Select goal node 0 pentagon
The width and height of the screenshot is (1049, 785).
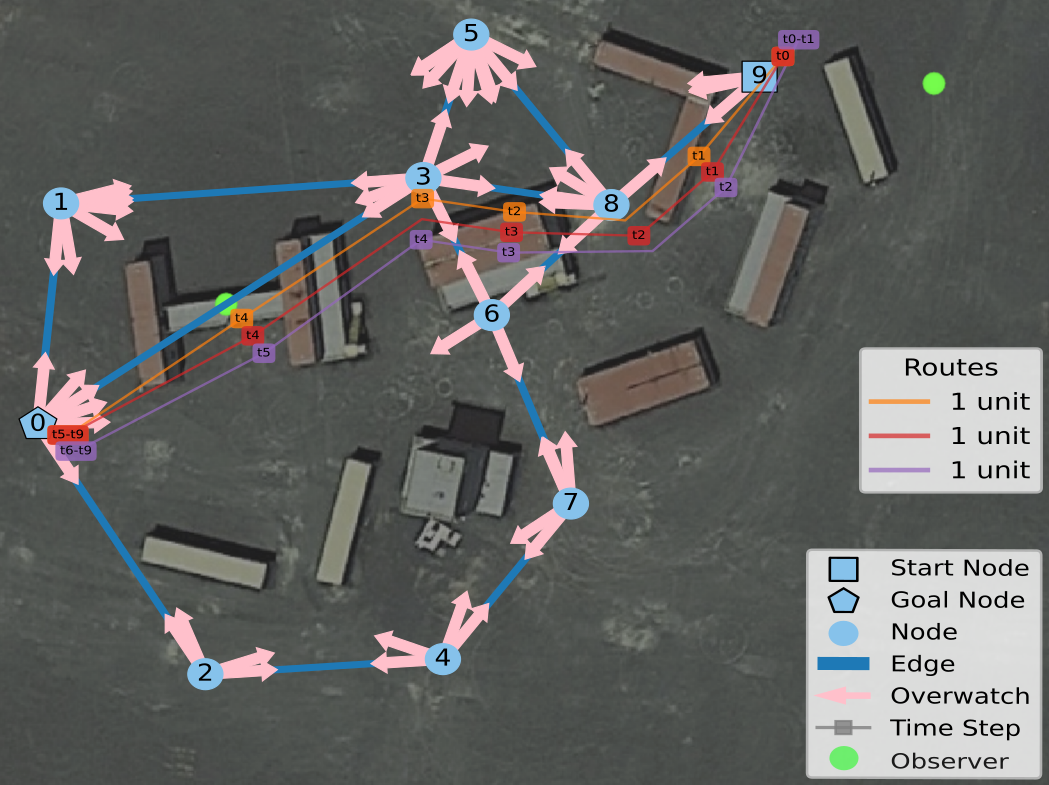tap(37, 423)
